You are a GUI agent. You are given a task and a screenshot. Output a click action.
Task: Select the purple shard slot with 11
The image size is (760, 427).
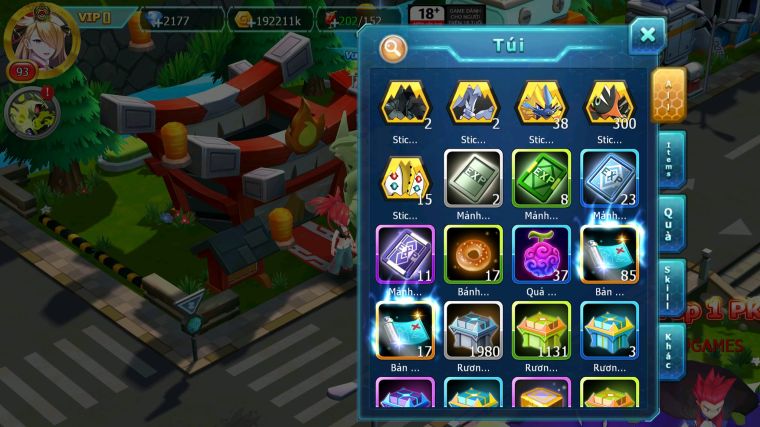[405, 255]
